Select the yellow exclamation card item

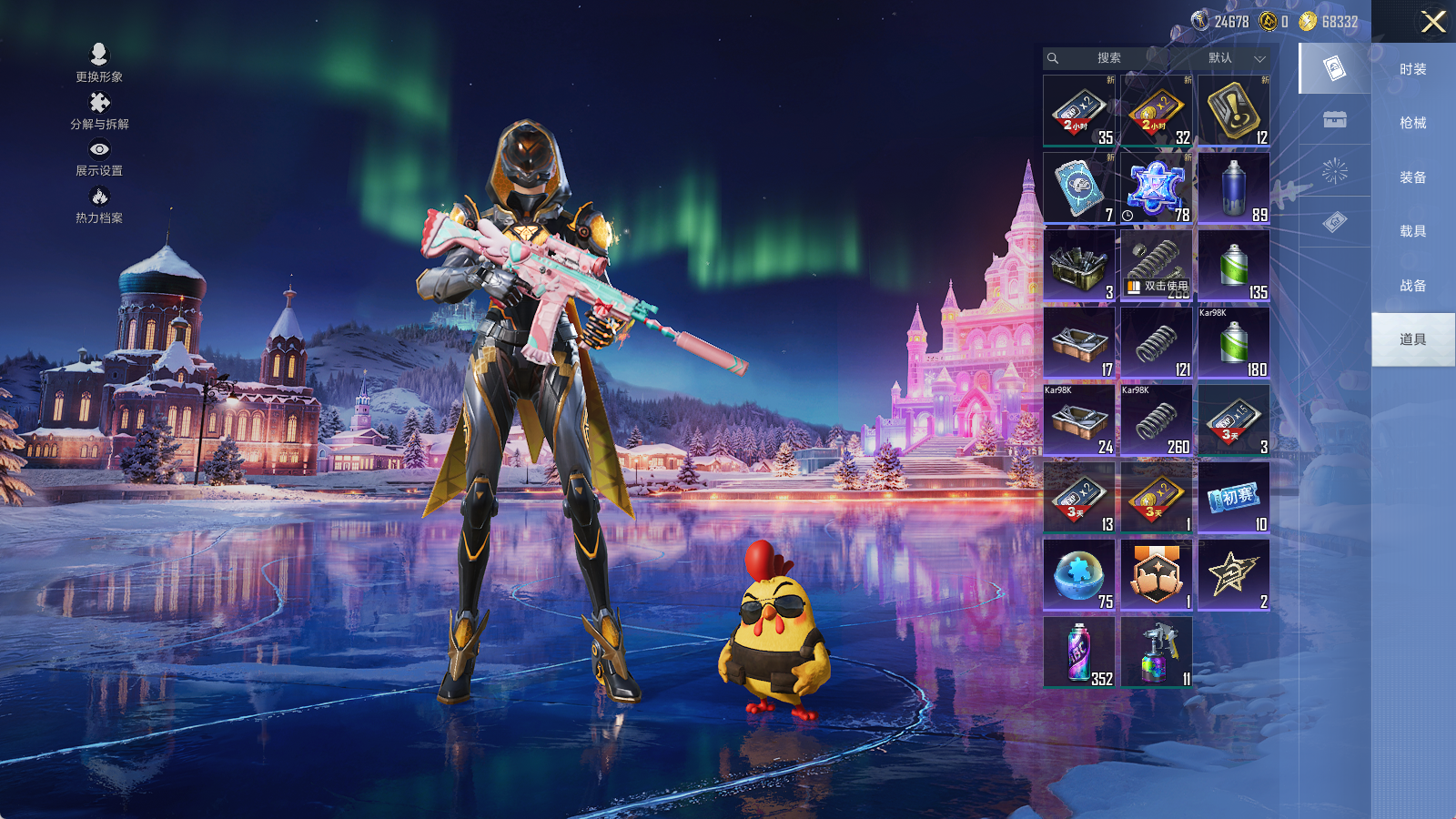[1234, 111]
